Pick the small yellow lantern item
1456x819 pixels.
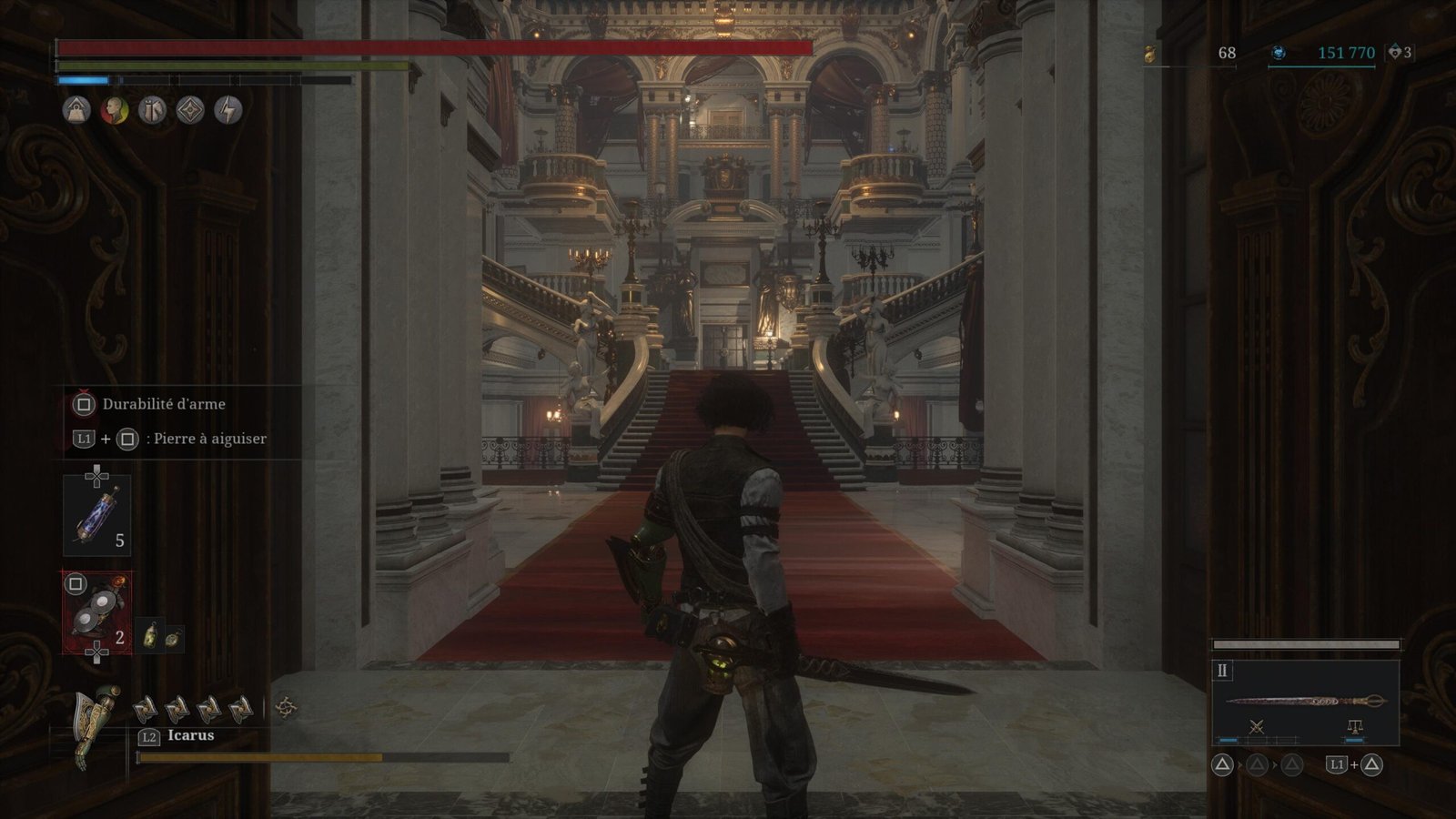tap(151, 634)
